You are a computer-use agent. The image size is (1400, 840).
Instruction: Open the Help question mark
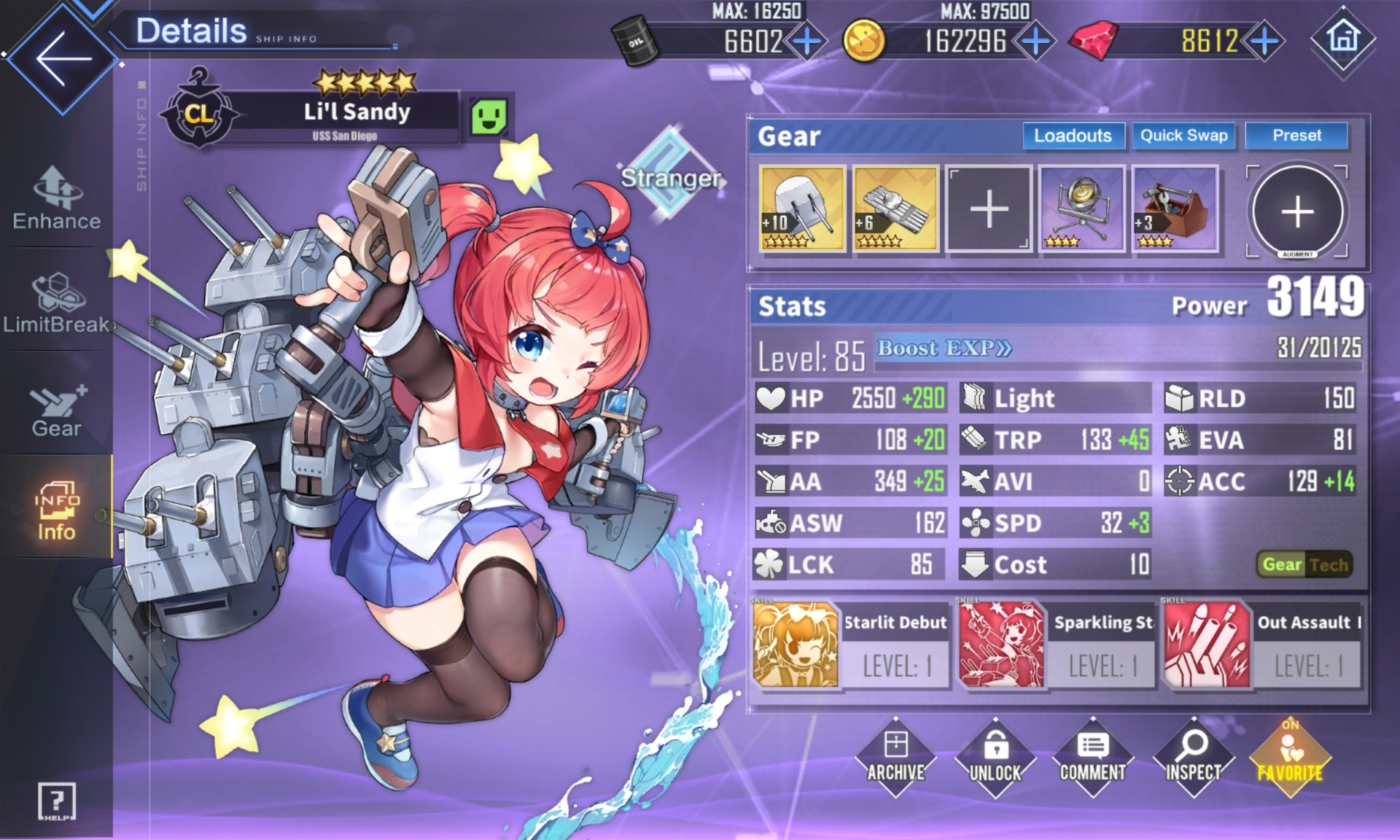point(56,801)
